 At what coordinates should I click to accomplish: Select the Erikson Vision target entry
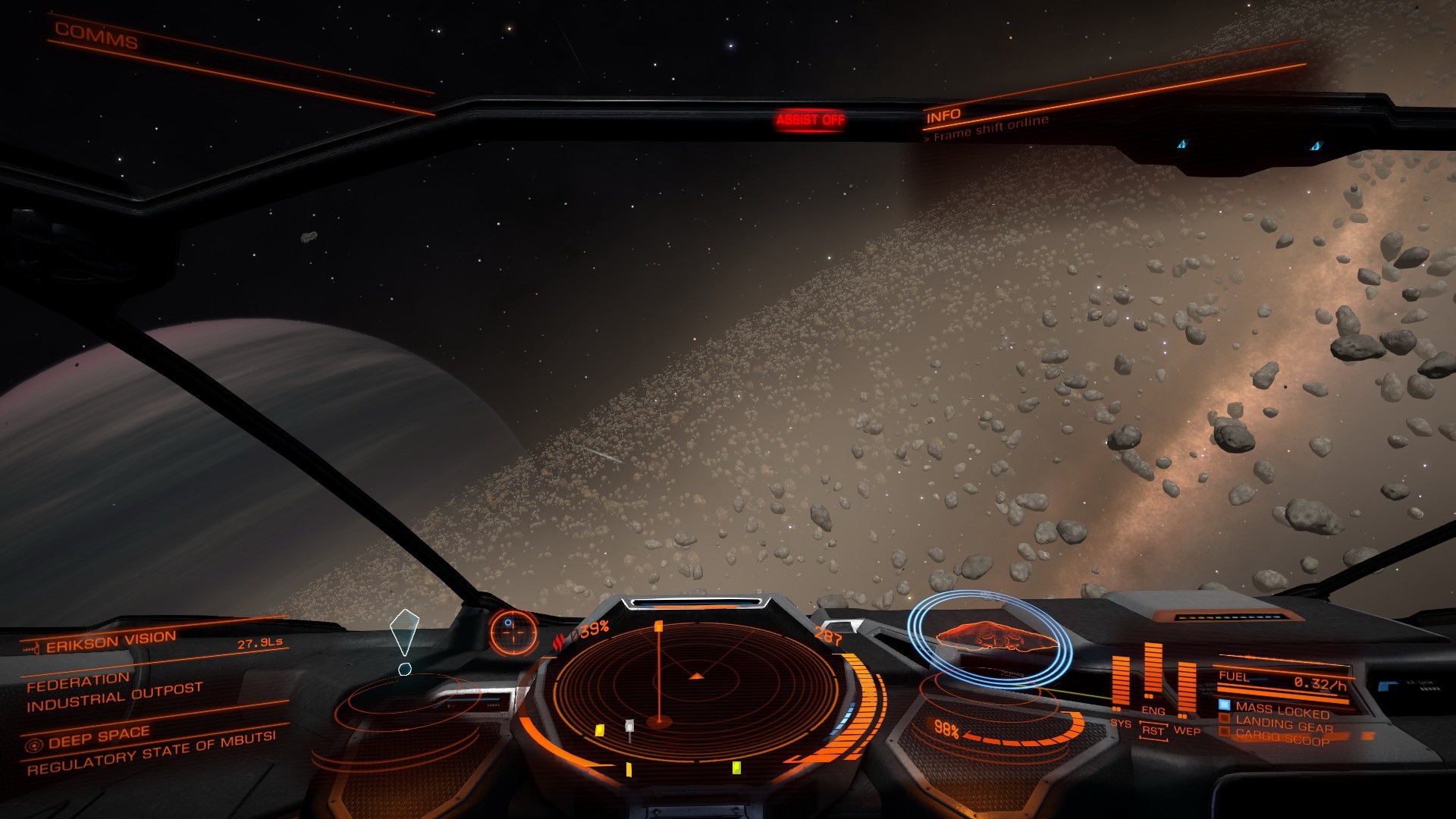pyautogui.click(x=111, y=642)
